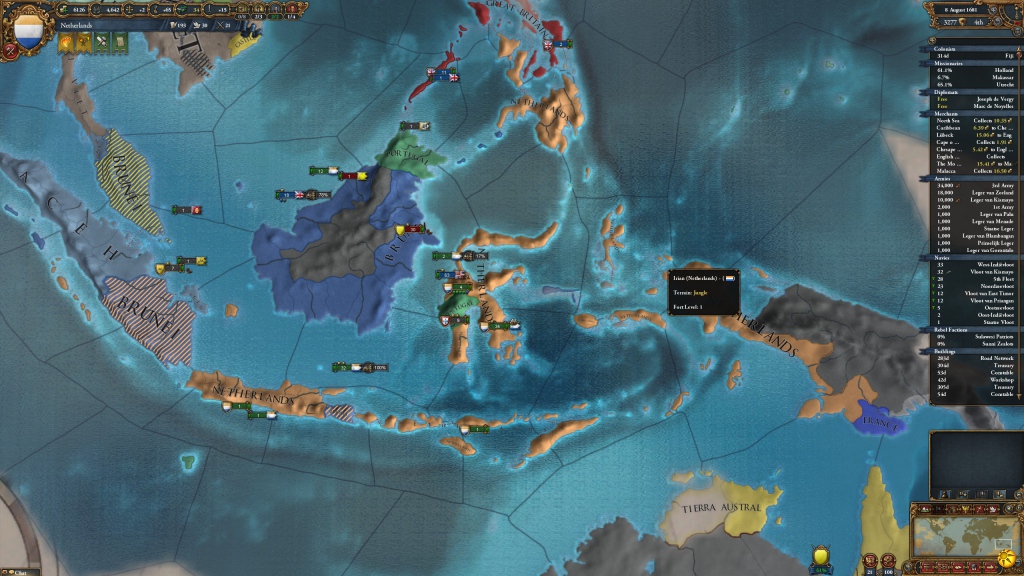
Task: Open the yellow shield war score icon
Action: coord(821,555)
